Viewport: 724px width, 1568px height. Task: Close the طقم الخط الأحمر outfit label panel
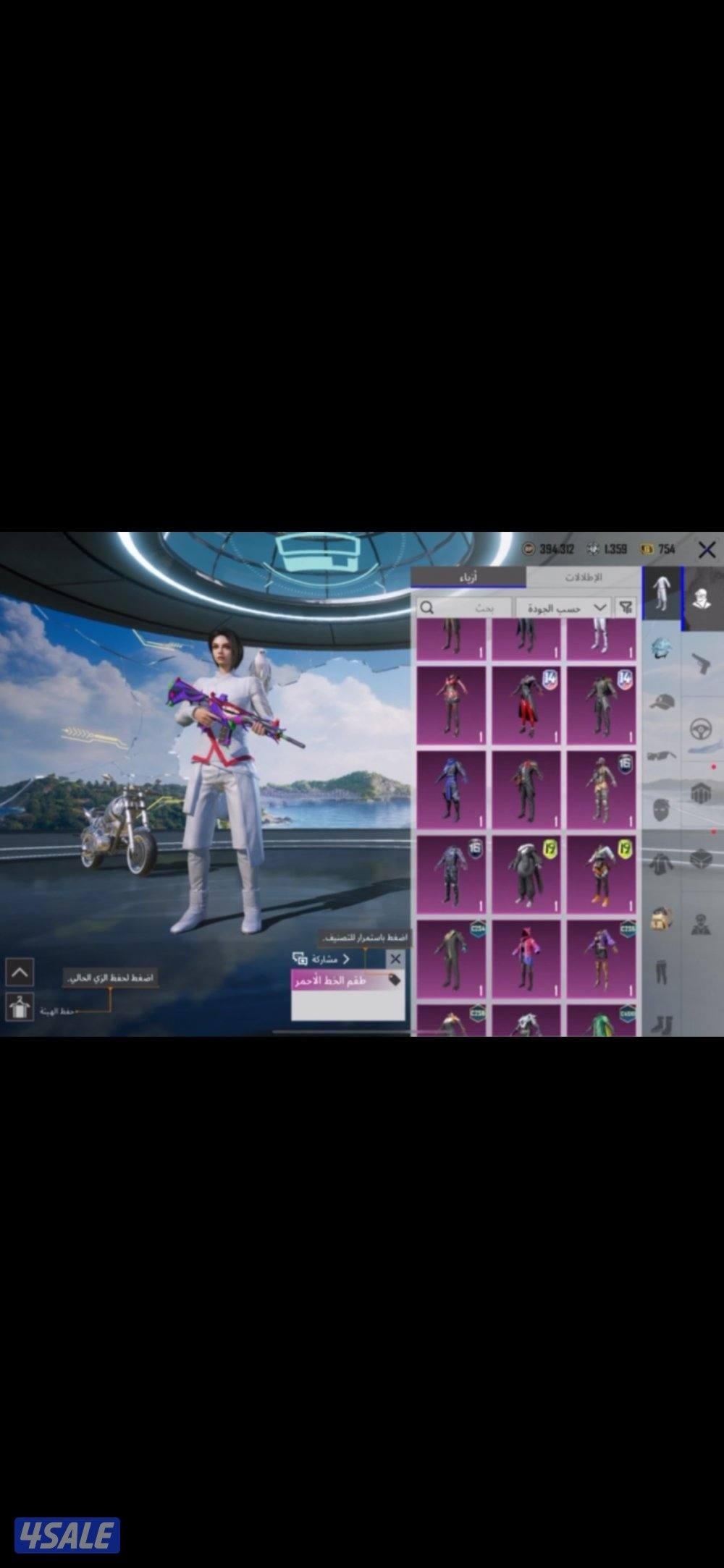[395, 959]
